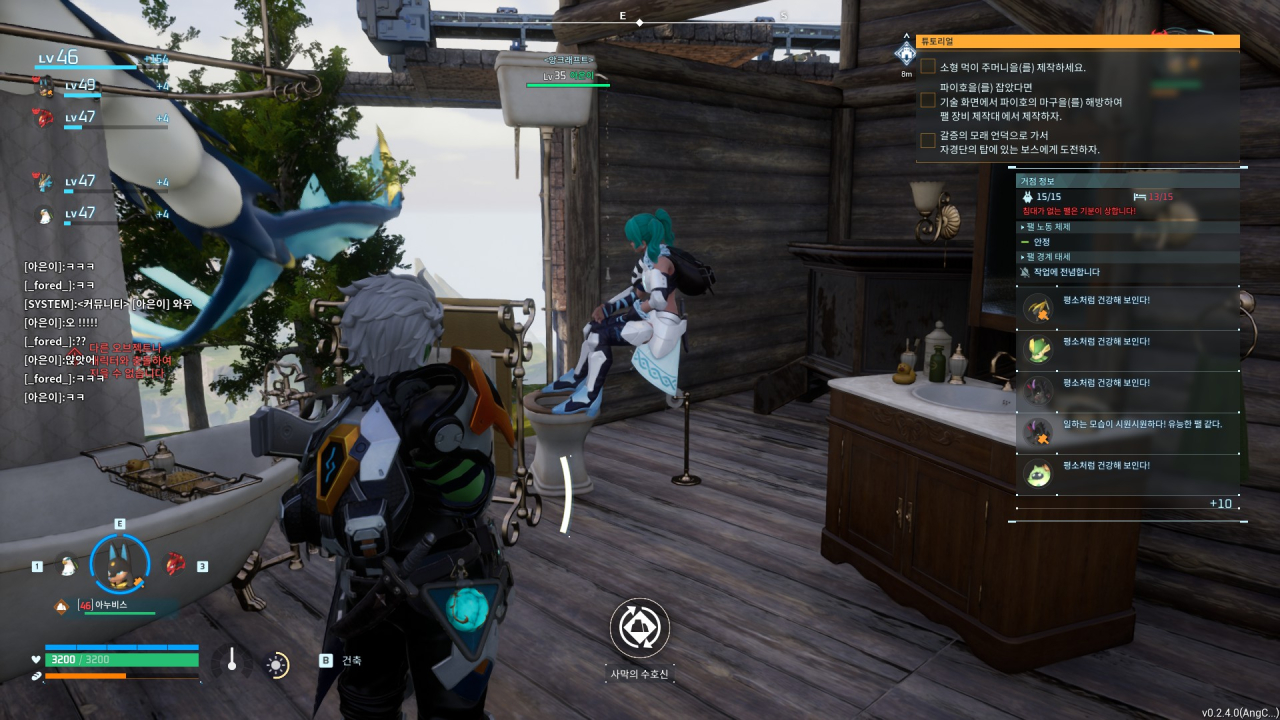This screenshot has height=720, width=1280.
Task: Tick the 갈증의 모래 언덕 boss objective checkbox
Action: pyautogui.click(x=928, y=141)
